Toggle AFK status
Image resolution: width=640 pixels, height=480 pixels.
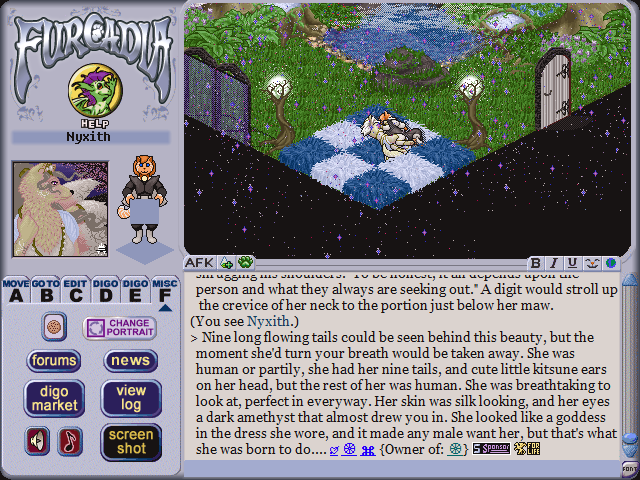pyautogui.click(x=200, y=263)
